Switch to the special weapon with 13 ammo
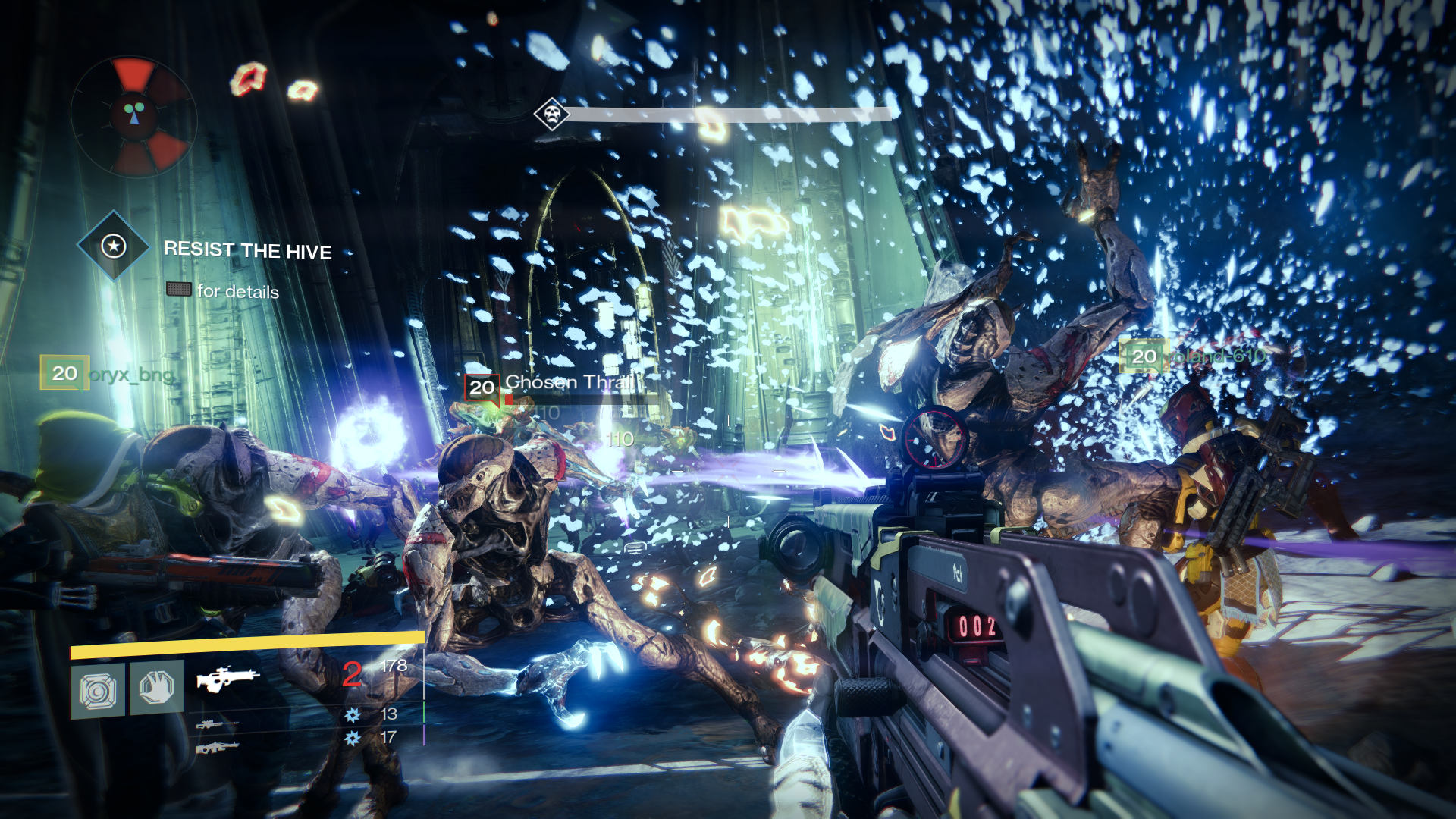Viewport: 1456px width, 819px height. click(x=217, y=724)
